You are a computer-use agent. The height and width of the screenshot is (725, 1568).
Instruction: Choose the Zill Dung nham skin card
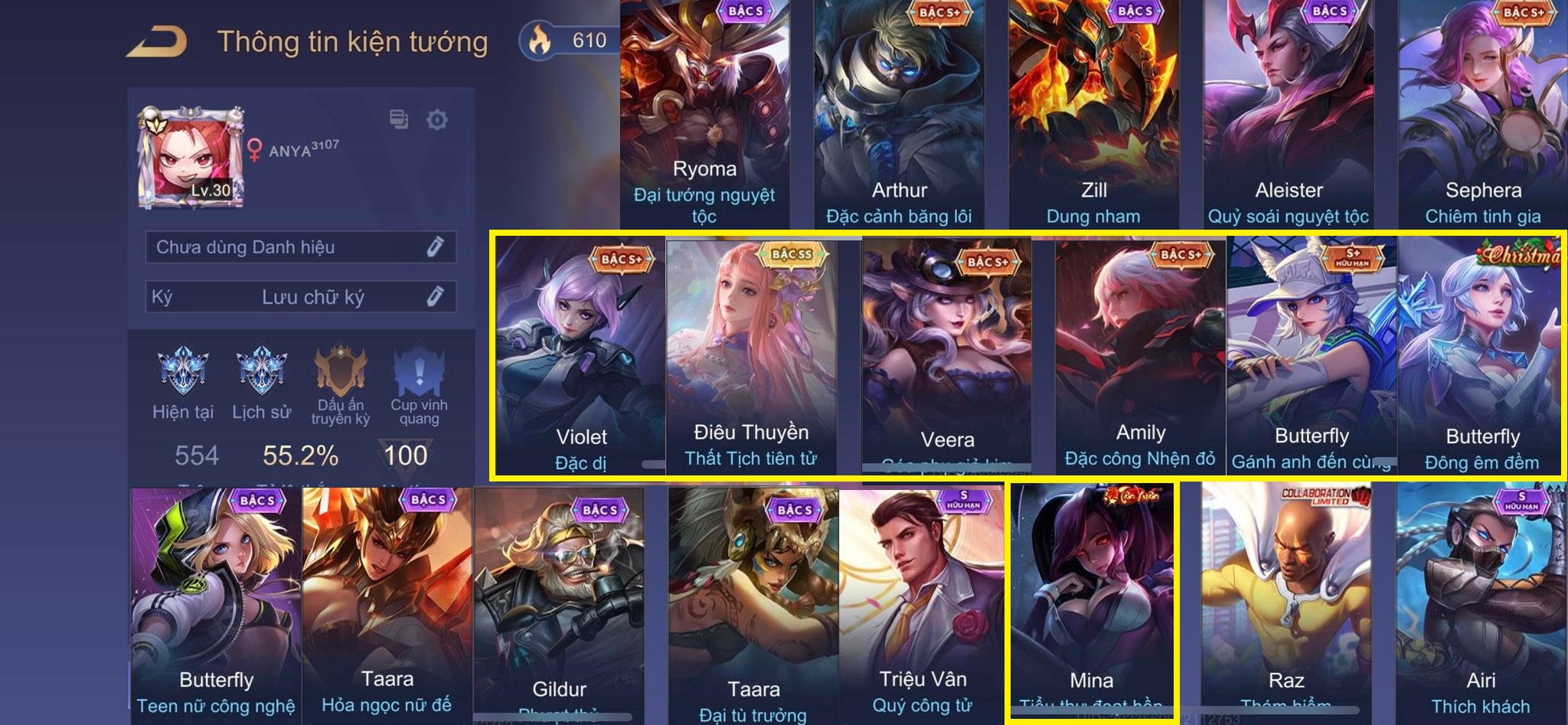coord(1093,115)
